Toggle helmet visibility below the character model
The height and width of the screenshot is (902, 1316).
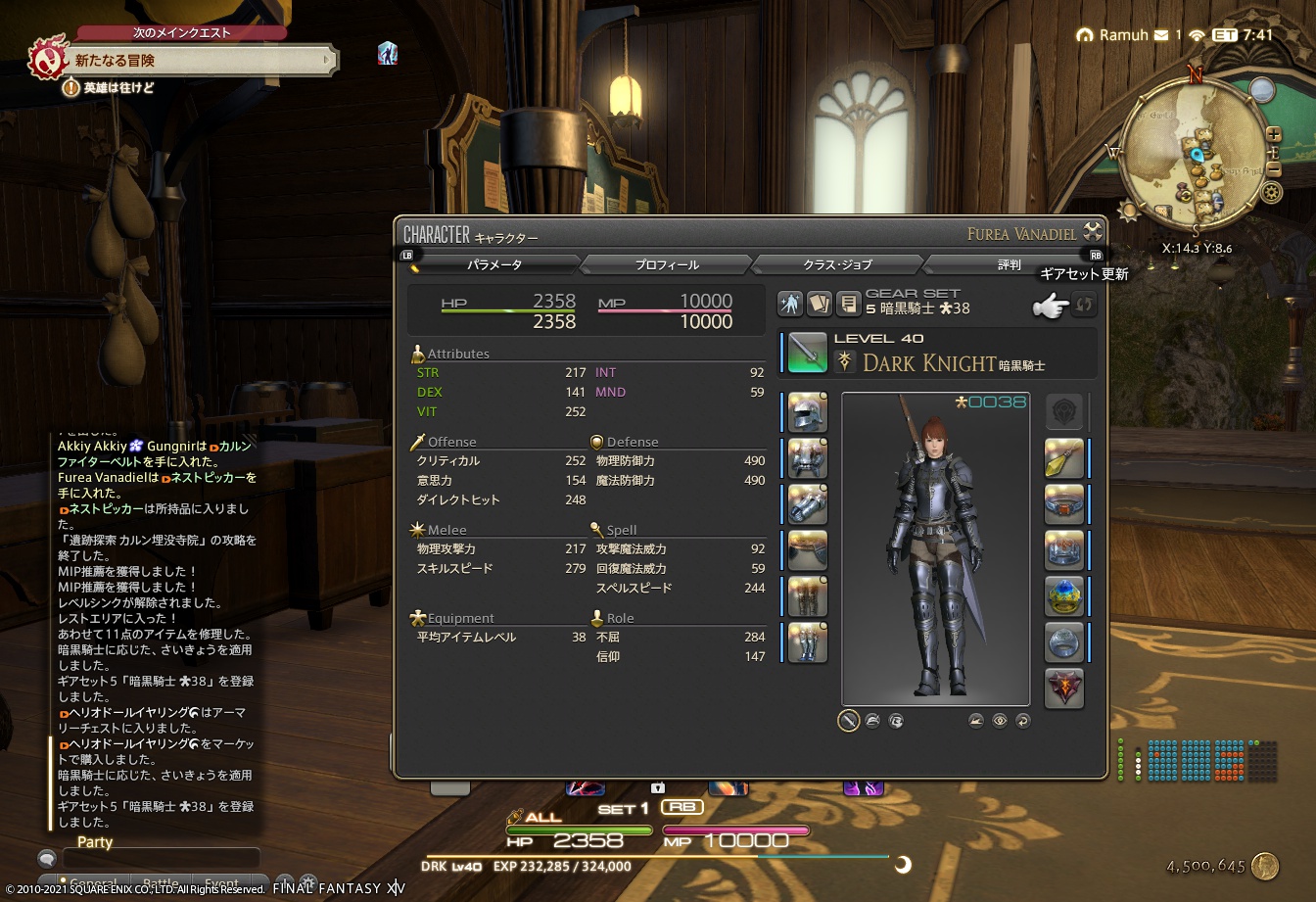point(872,720)
